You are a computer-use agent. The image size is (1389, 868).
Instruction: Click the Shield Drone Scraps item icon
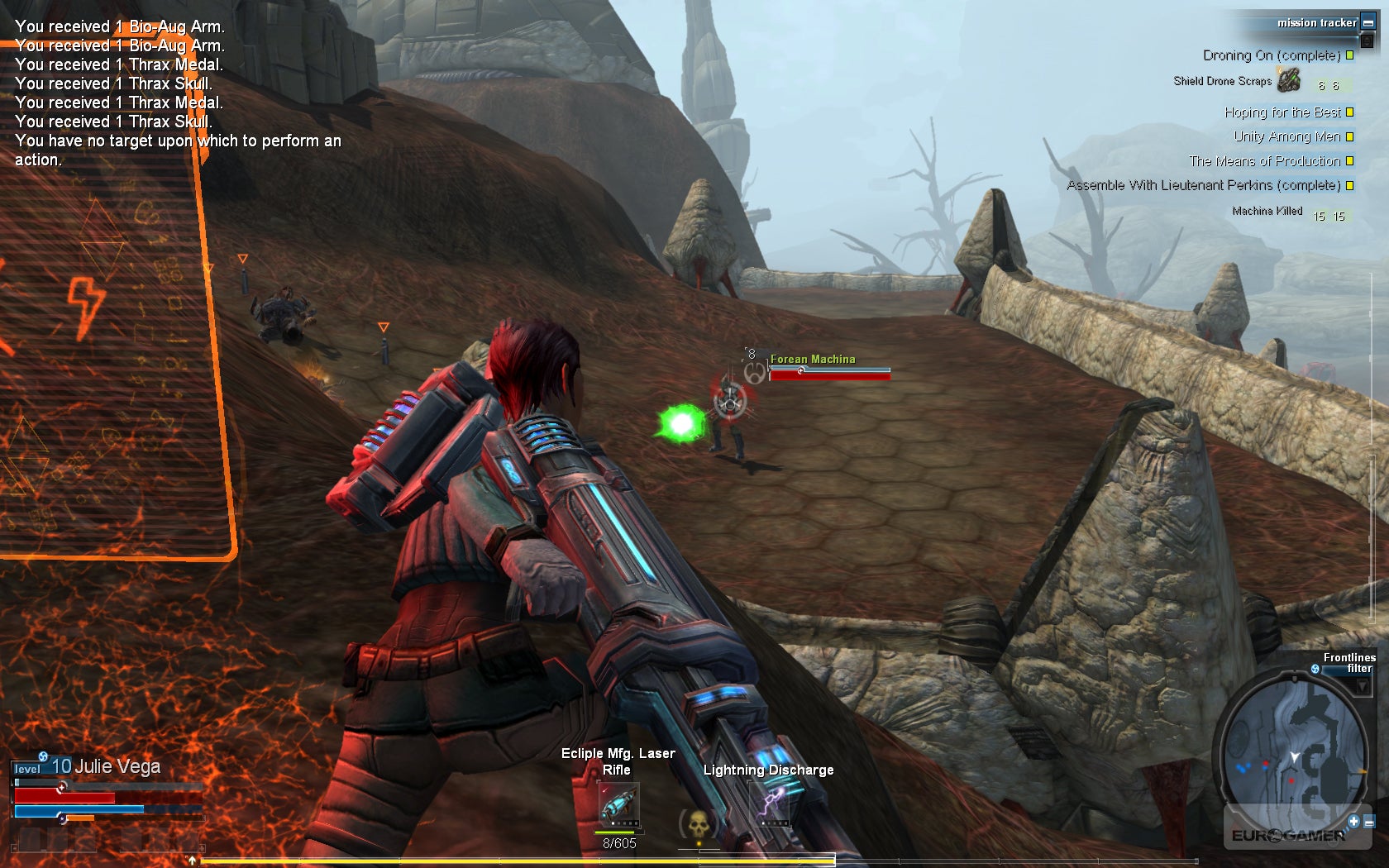1288,80
